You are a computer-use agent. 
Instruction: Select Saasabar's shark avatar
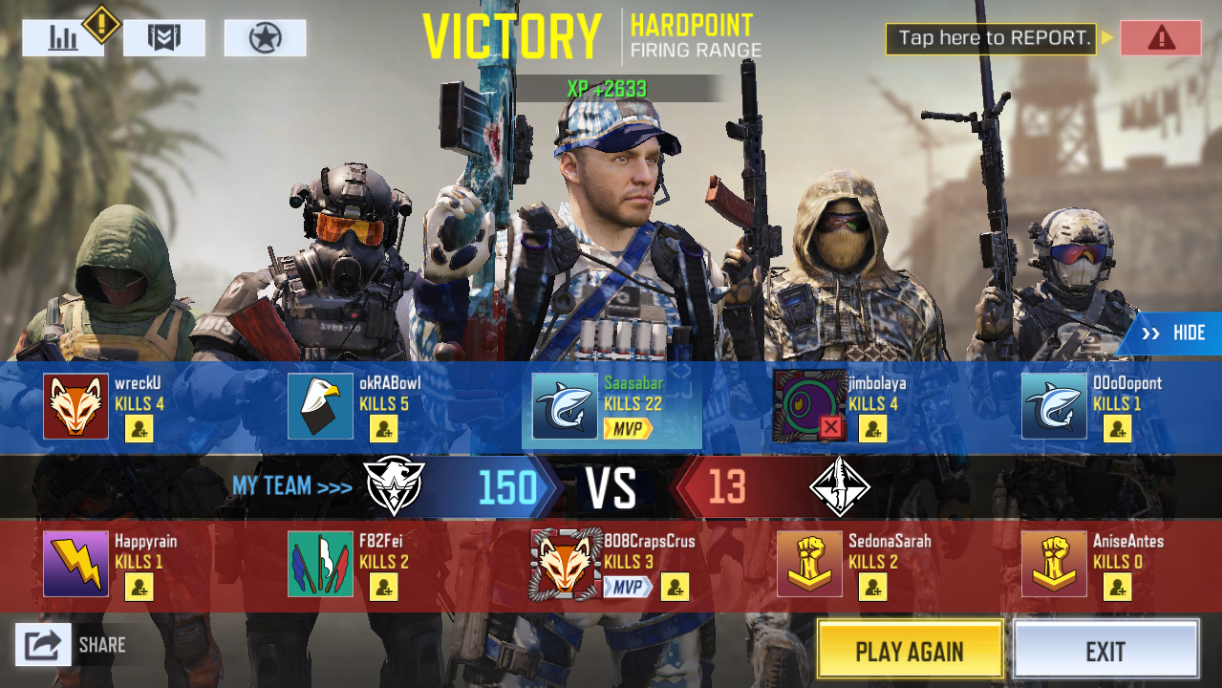click(x=565, y=407)
